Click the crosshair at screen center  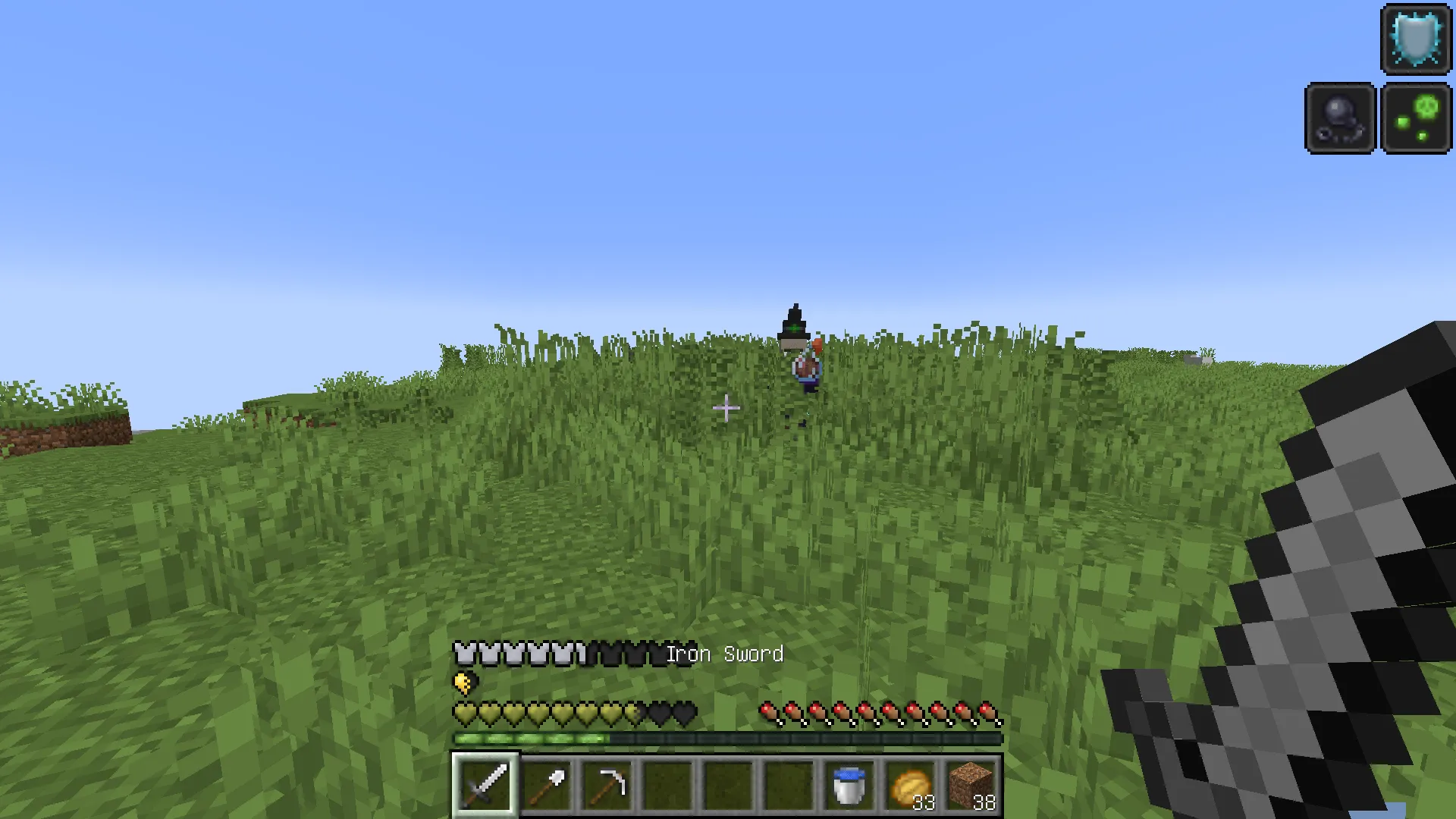click(726, 408)
